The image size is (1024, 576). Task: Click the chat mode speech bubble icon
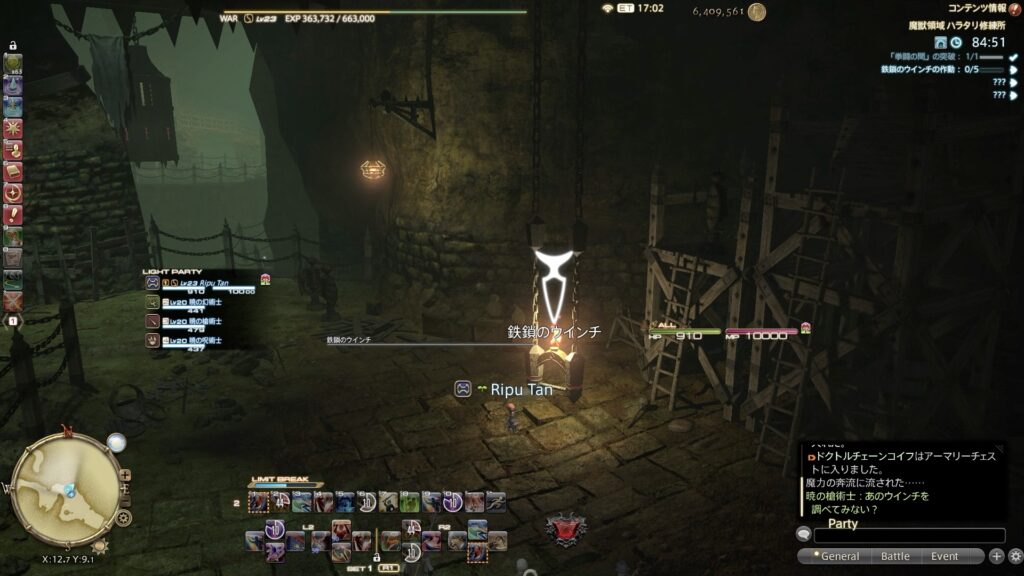coord(803,535)
